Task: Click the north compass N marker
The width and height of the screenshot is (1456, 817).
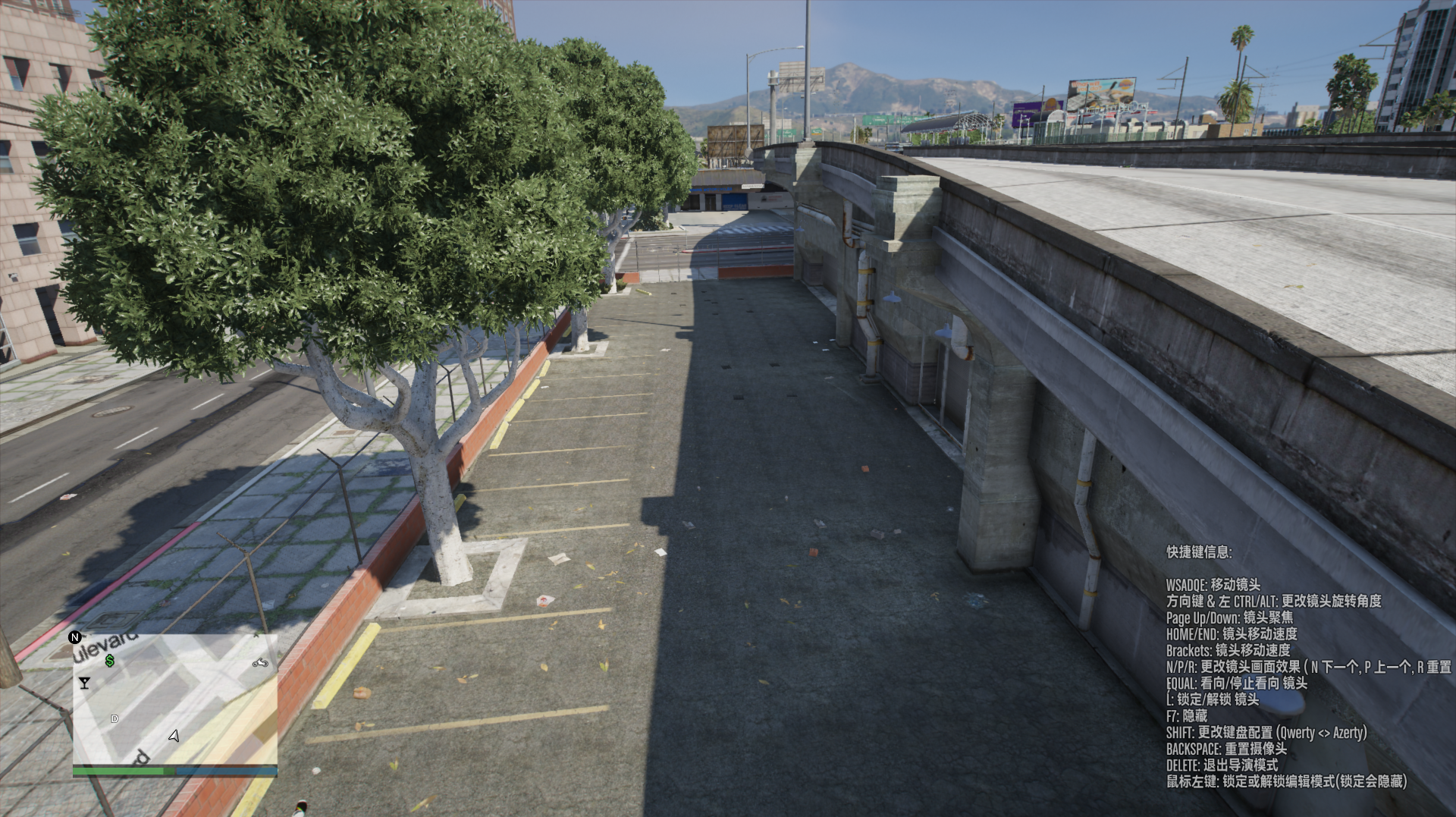Action: coord(75,637)
